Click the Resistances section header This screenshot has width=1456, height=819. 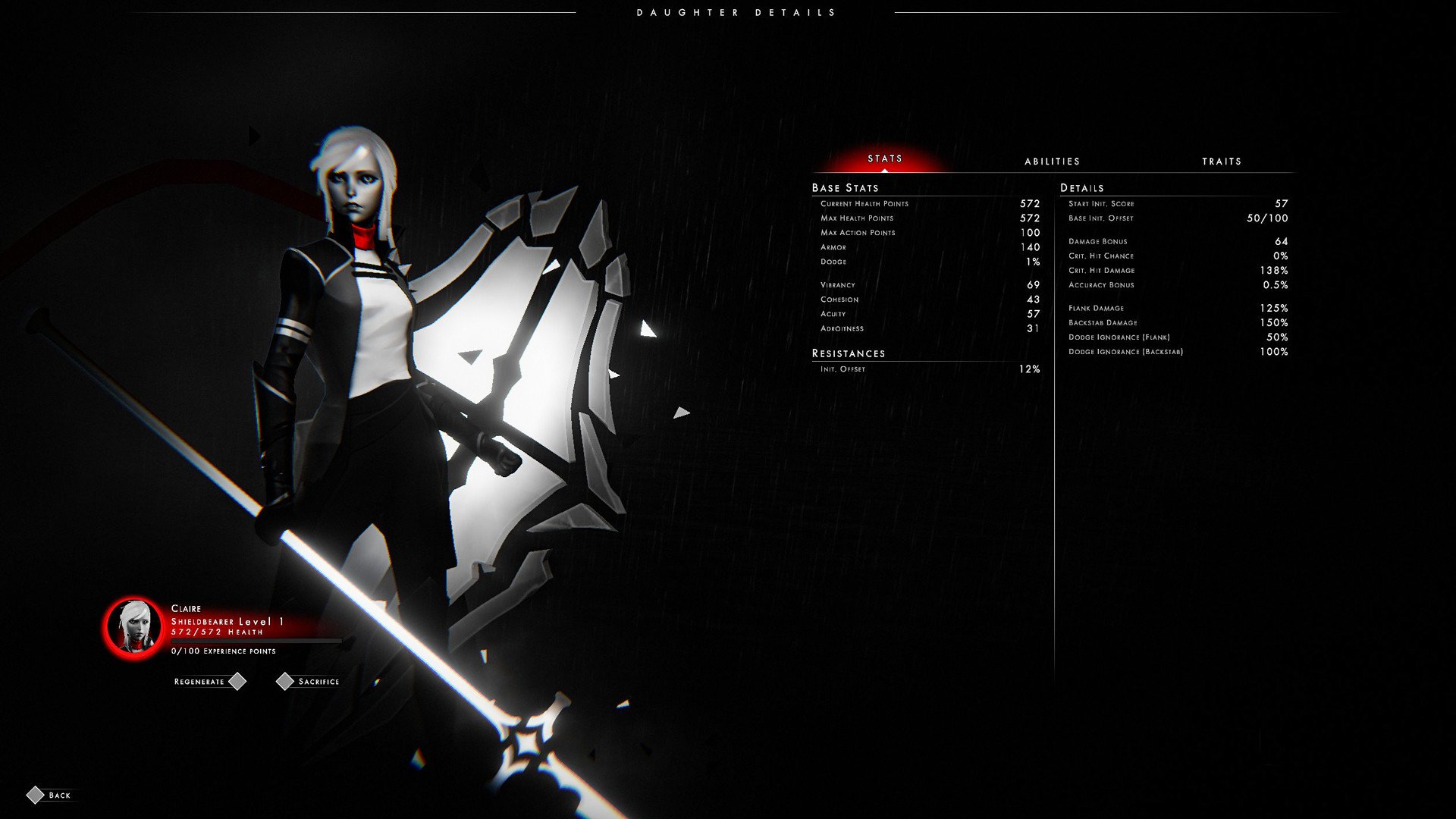849,353
